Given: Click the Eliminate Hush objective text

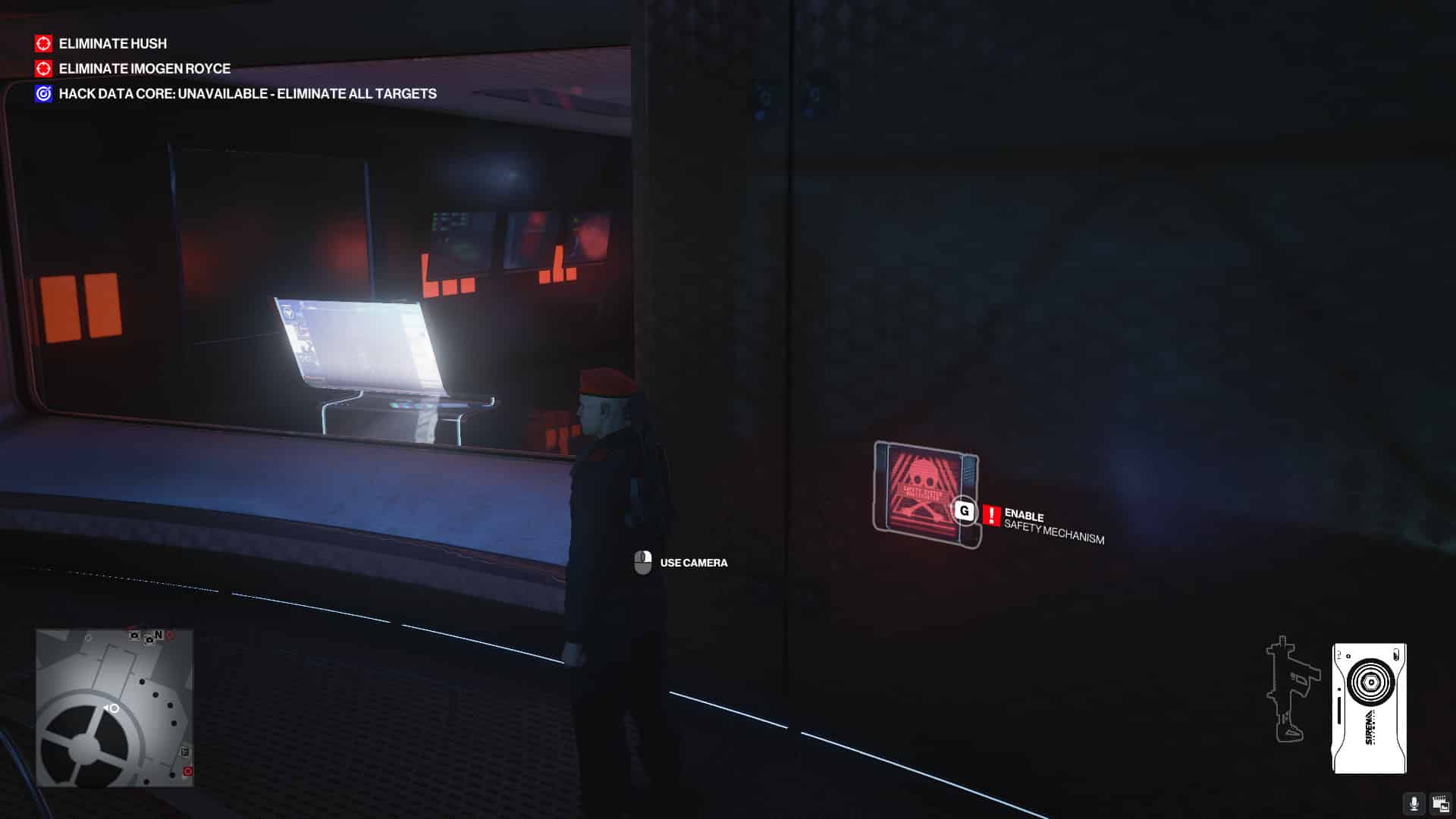Looking at the screenshot, I should (112, 44).
